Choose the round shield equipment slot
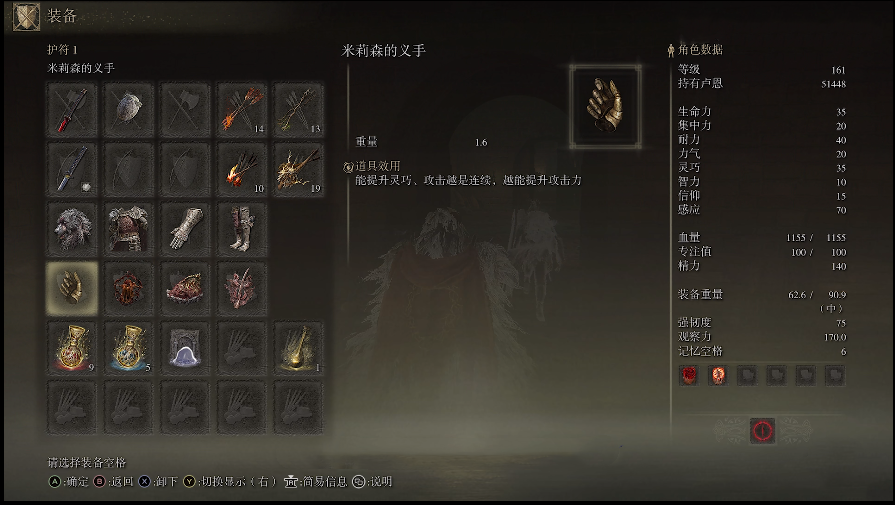The image size is (895, 505). click(x=129, y=109)
